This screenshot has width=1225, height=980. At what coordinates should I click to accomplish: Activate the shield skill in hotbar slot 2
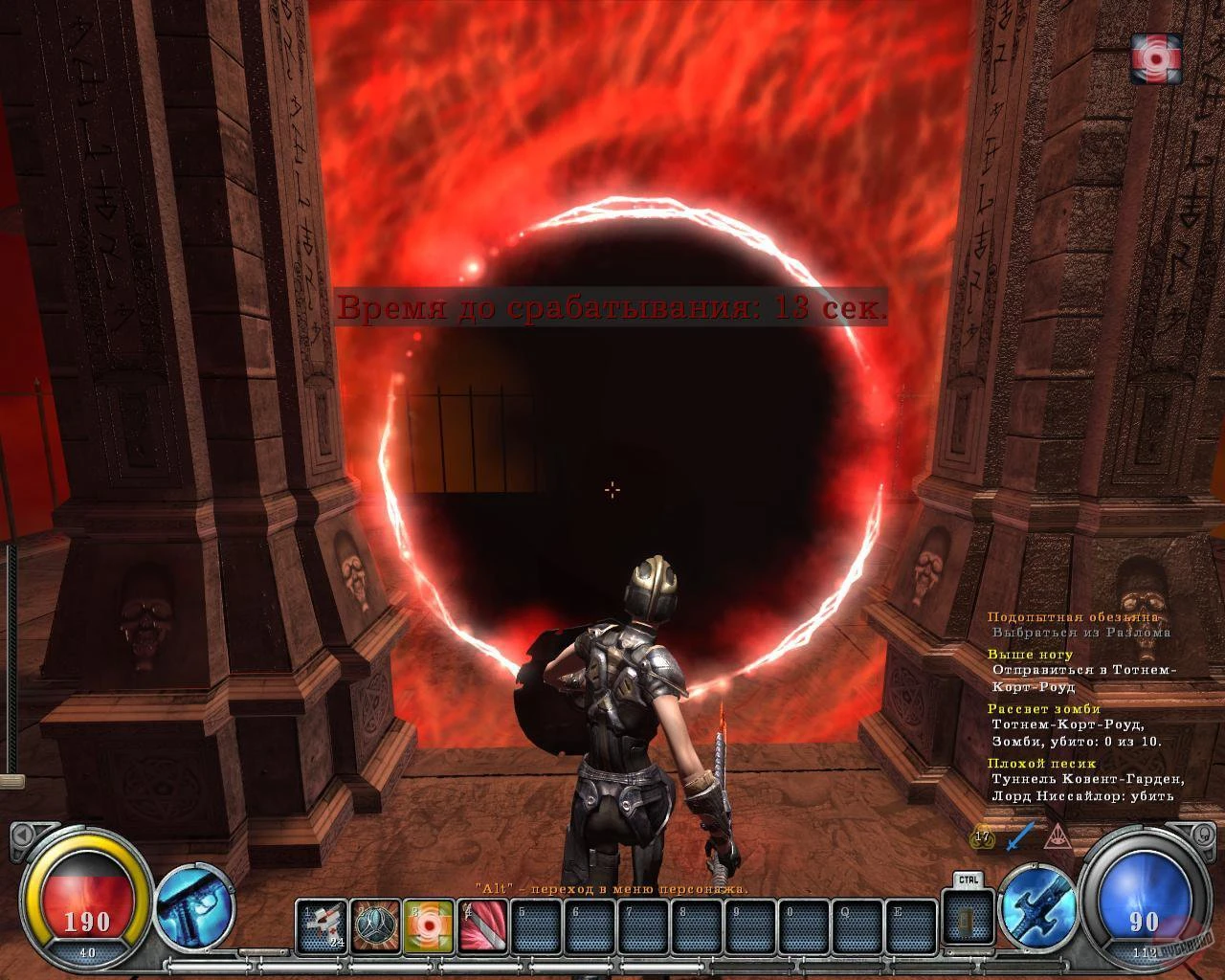click(375, 924)
